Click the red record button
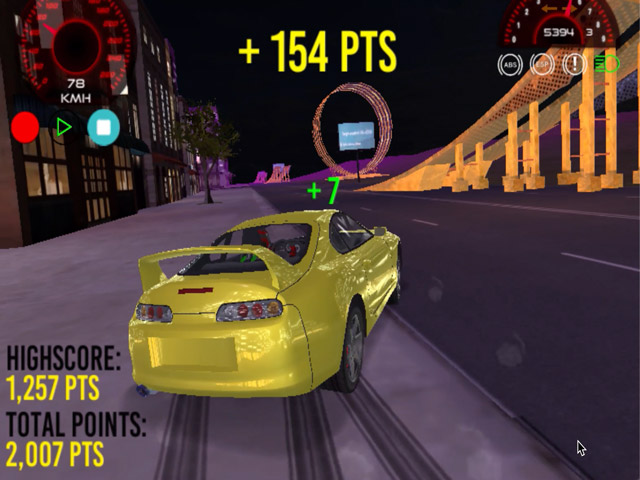 point(25,127)
